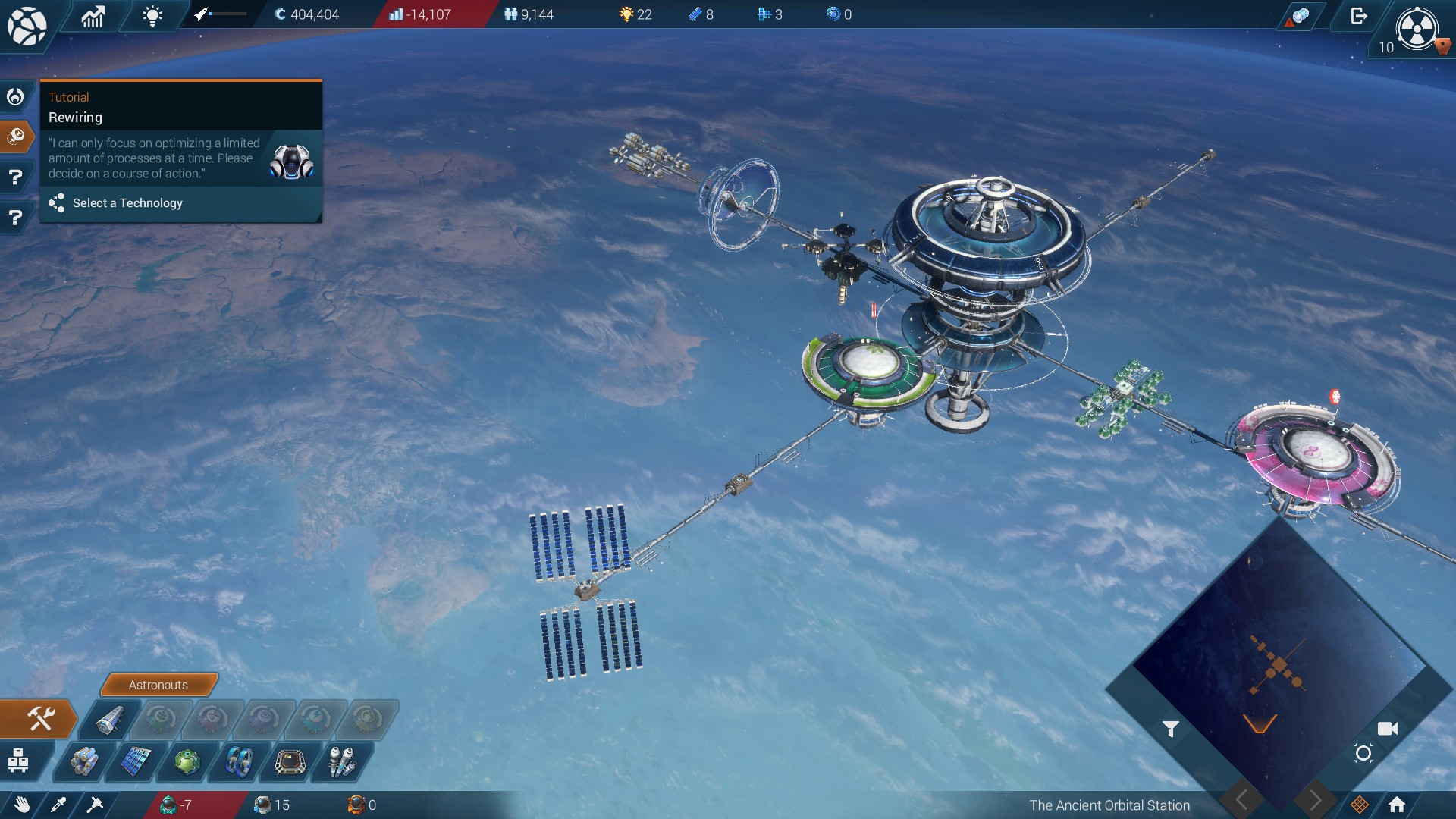Return to home view with house icon

click(1397, 805)
